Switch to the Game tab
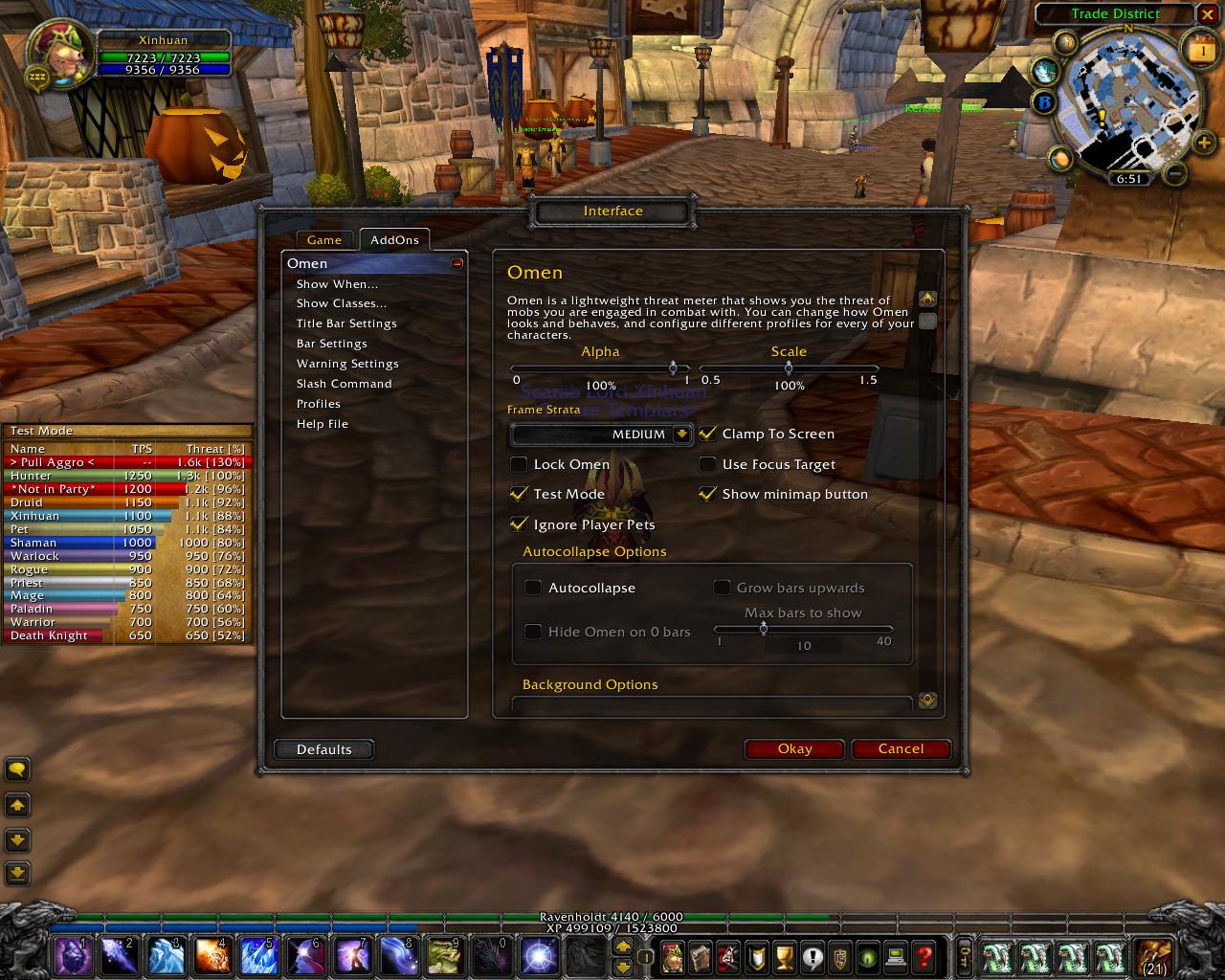This screenshot has width=1225, height=980. (x=324, y=240)
